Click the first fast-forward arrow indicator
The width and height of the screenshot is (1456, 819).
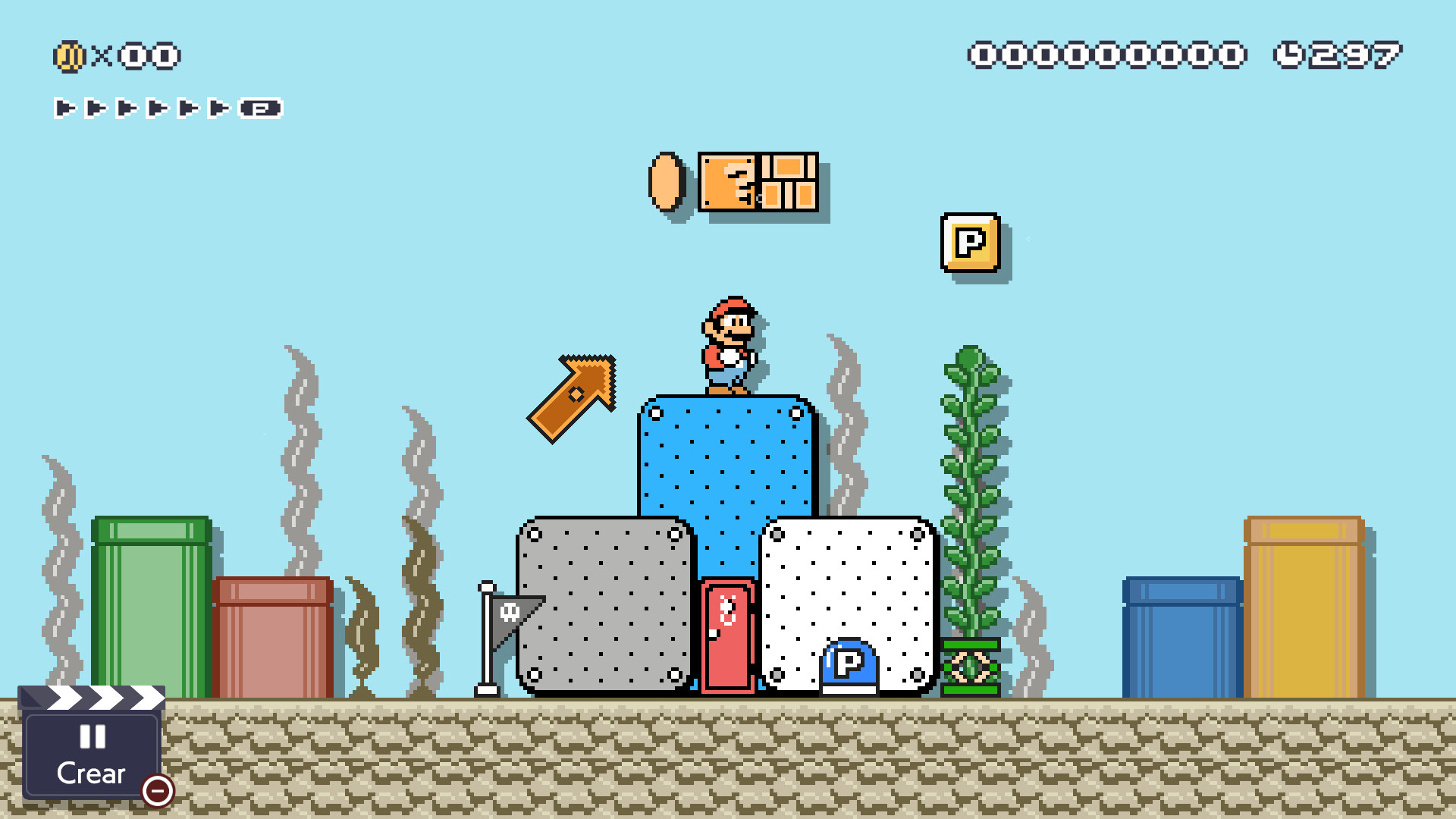point(64,107)
